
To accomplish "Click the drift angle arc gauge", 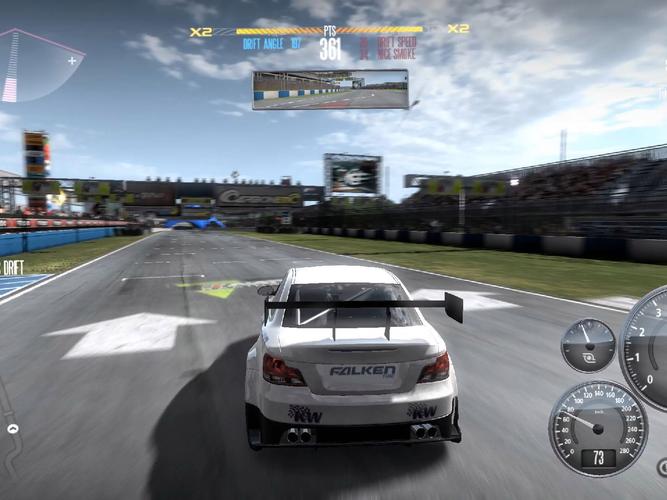I will tap(36, 66).
